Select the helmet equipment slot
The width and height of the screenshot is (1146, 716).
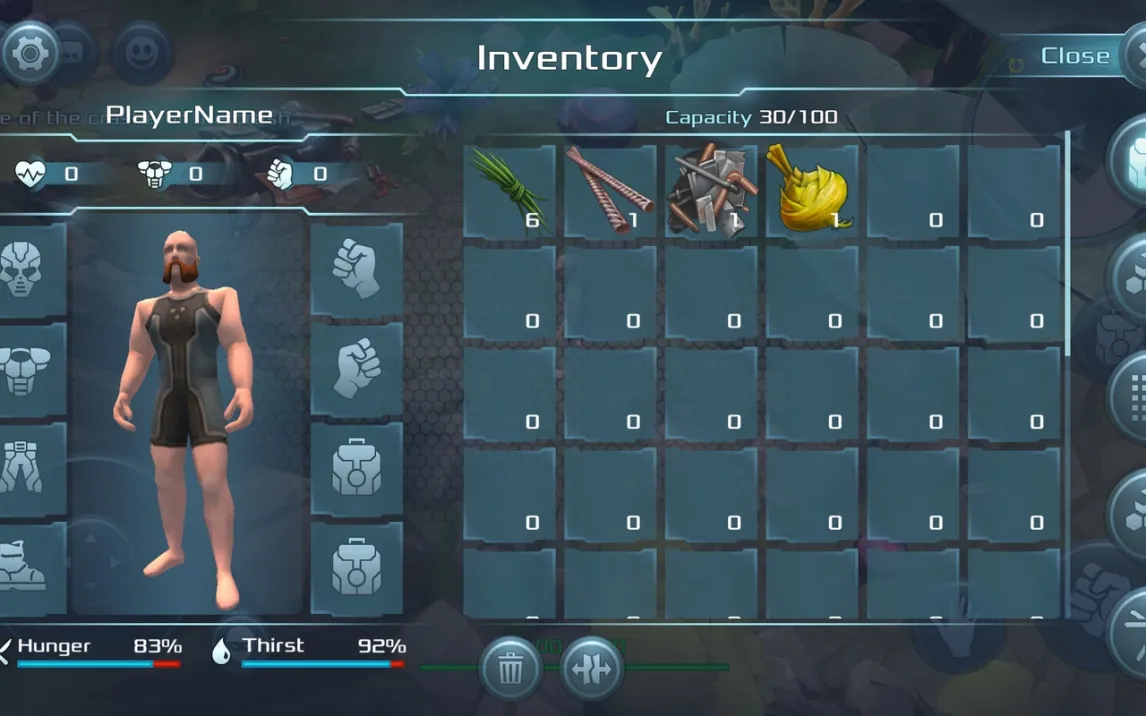point(24,268)
